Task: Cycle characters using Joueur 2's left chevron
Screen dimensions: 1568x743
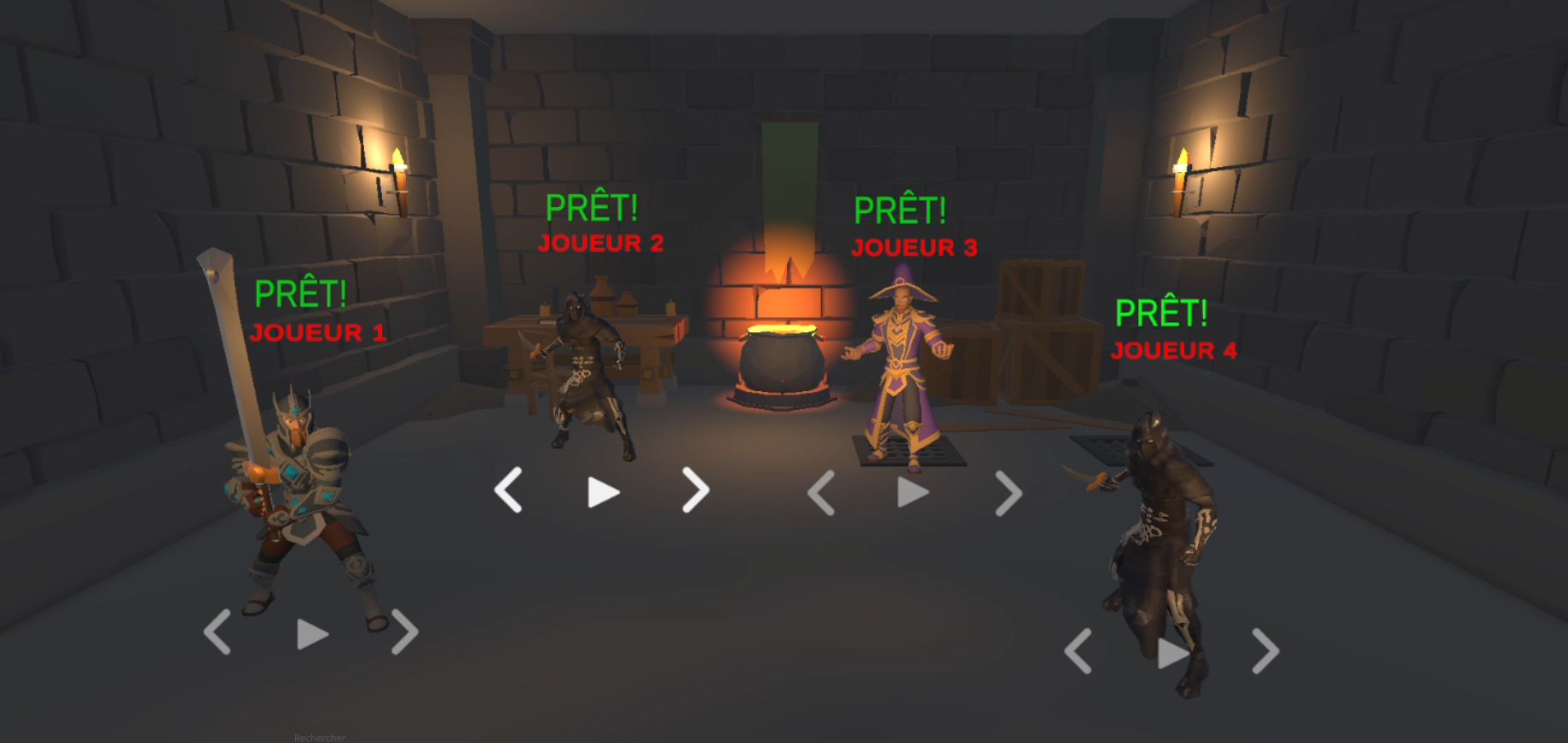Action: (508, 491)
